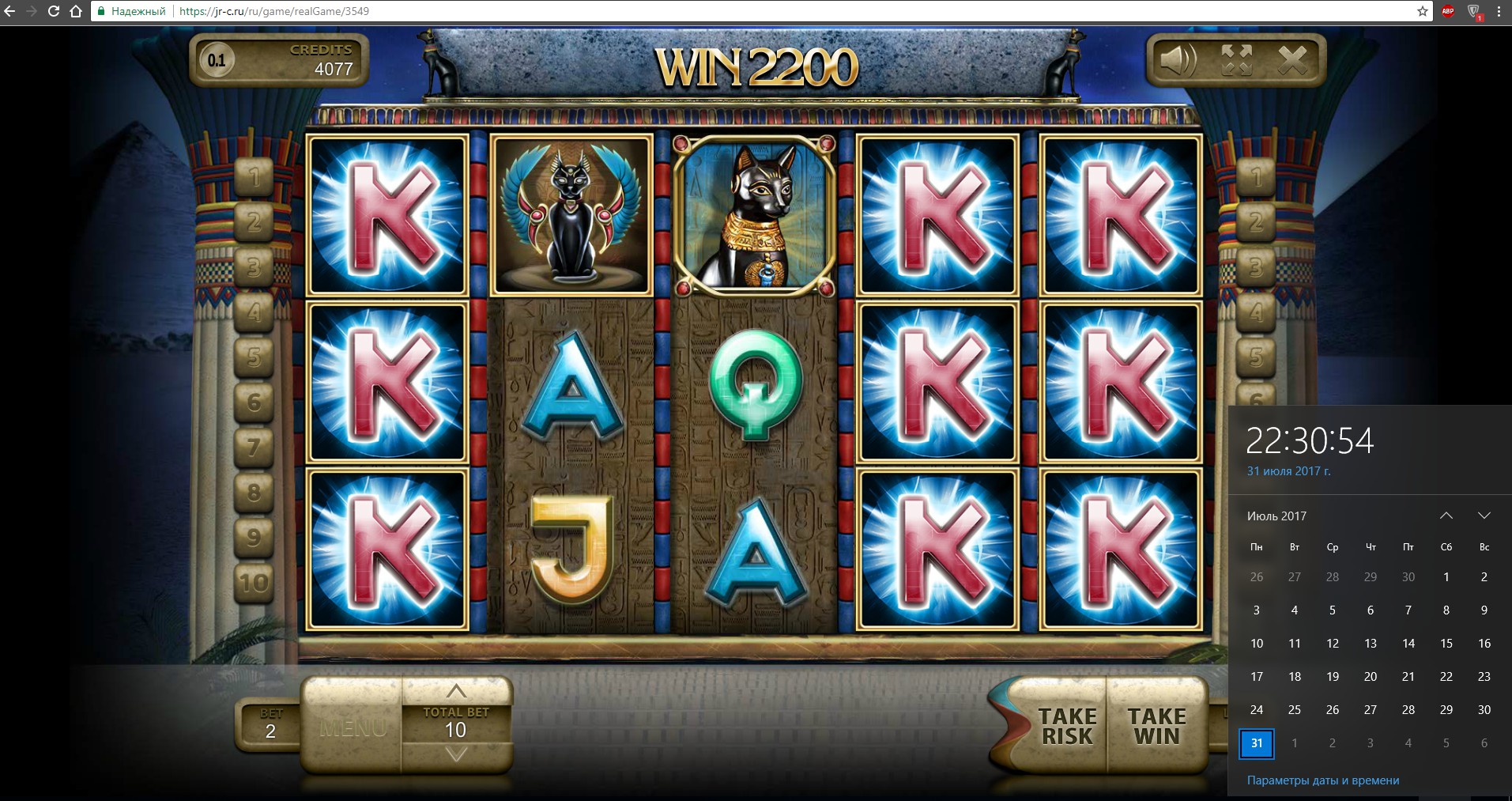Select payline 1 on left column
The width and height of the screenshot is (1512, 801).
(x=254, y=177)
